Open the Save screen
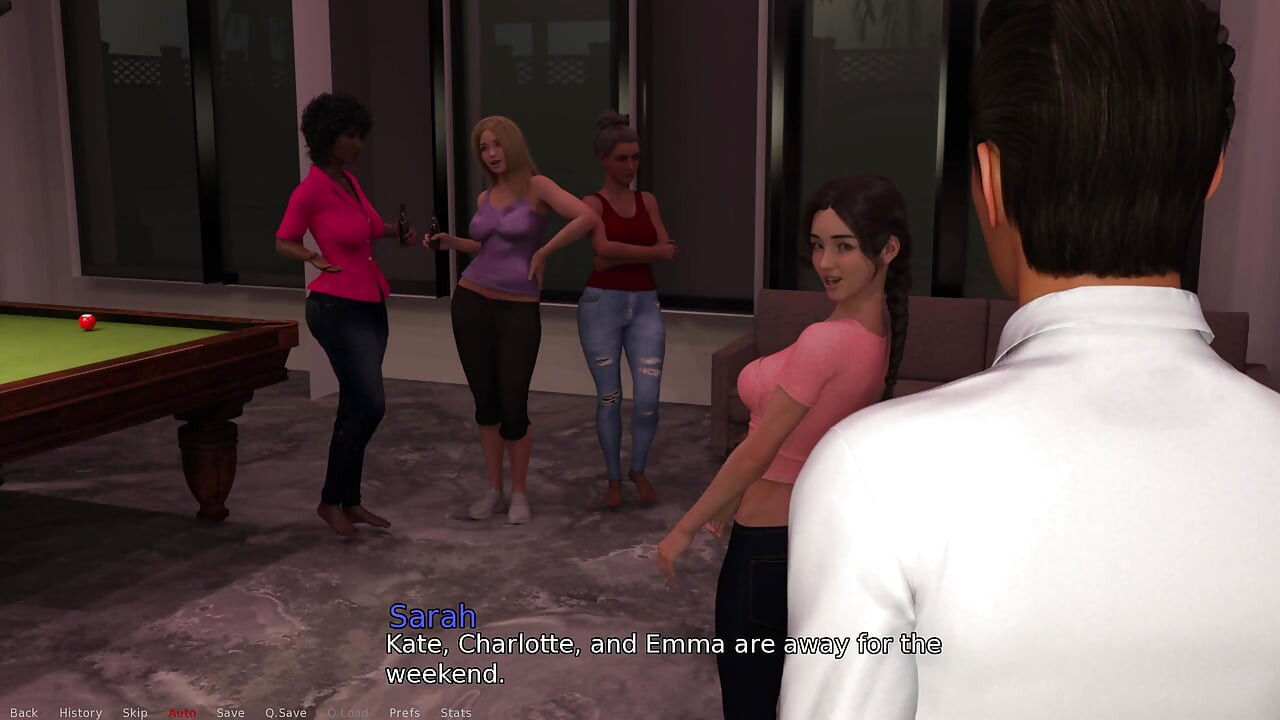1280x720 pixels. click(x=231, y=713)
